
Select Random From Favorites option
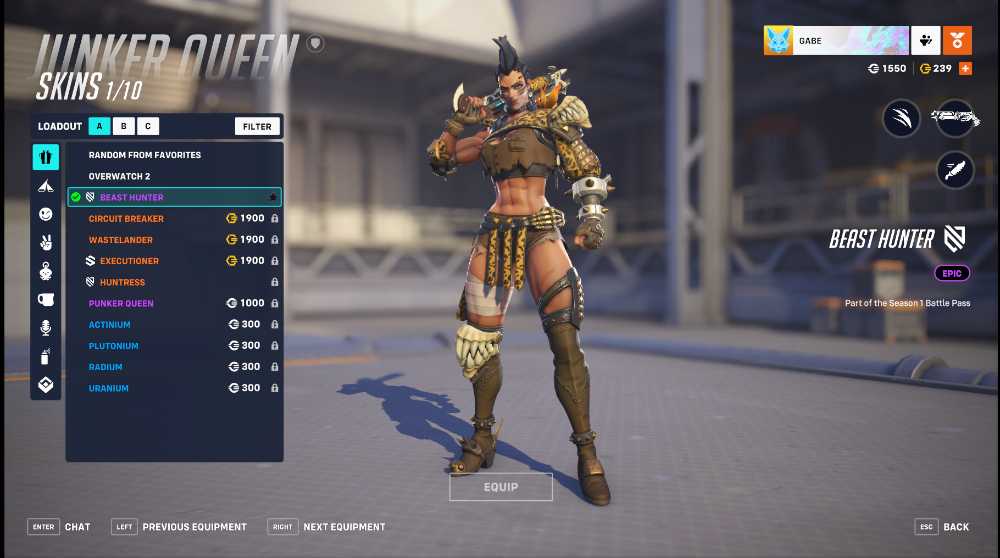144,155
